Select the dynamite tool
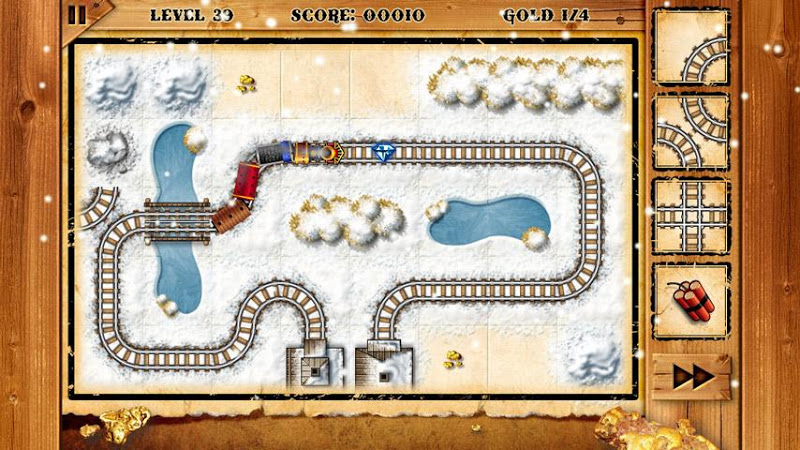Image resolution: width=800 pixels, height=450 pixels. point(691,301)
